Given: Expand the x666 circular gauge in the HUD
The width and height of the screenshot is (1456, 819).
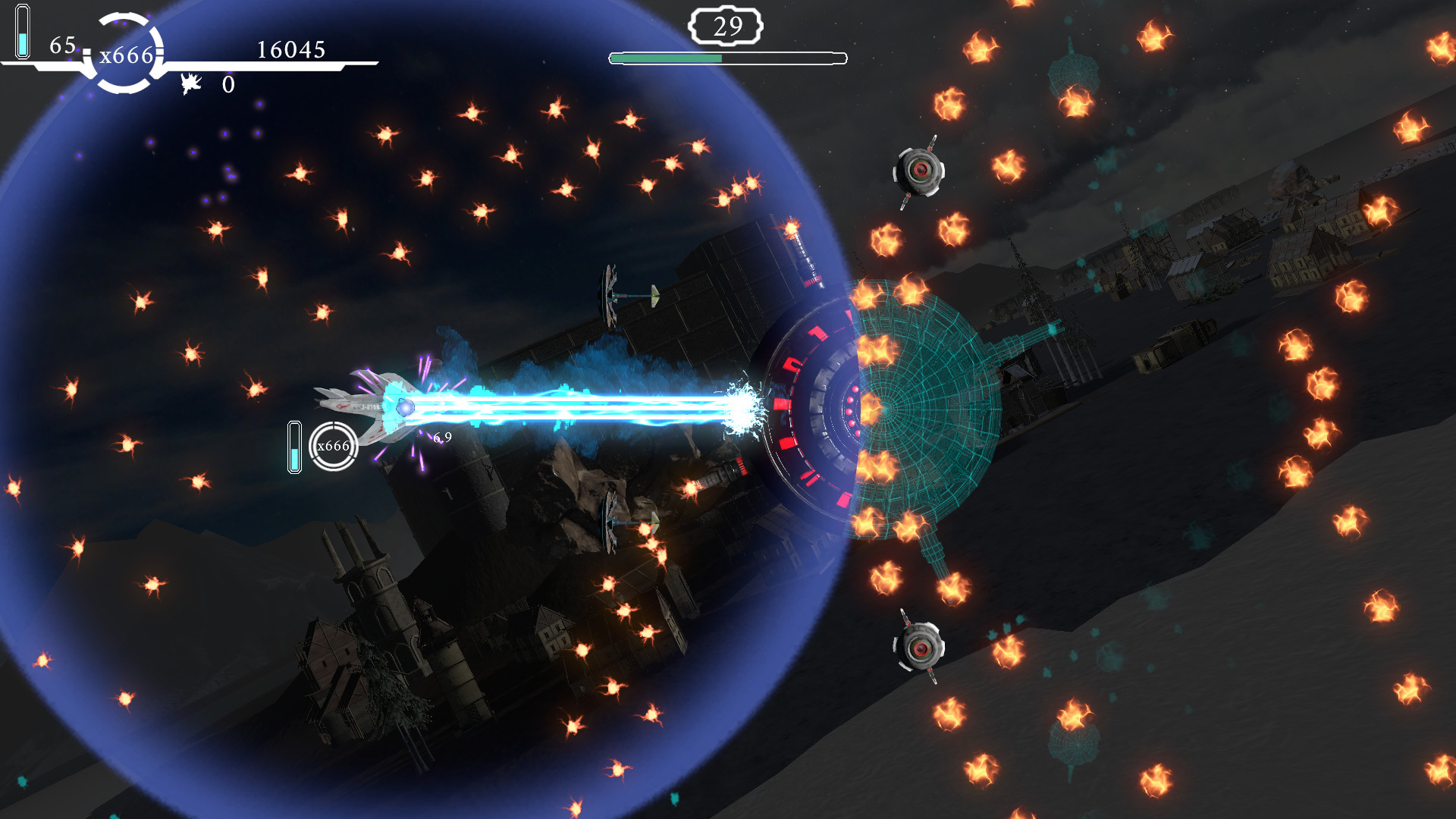Looking at the screenshot, I should click(125, 53).
